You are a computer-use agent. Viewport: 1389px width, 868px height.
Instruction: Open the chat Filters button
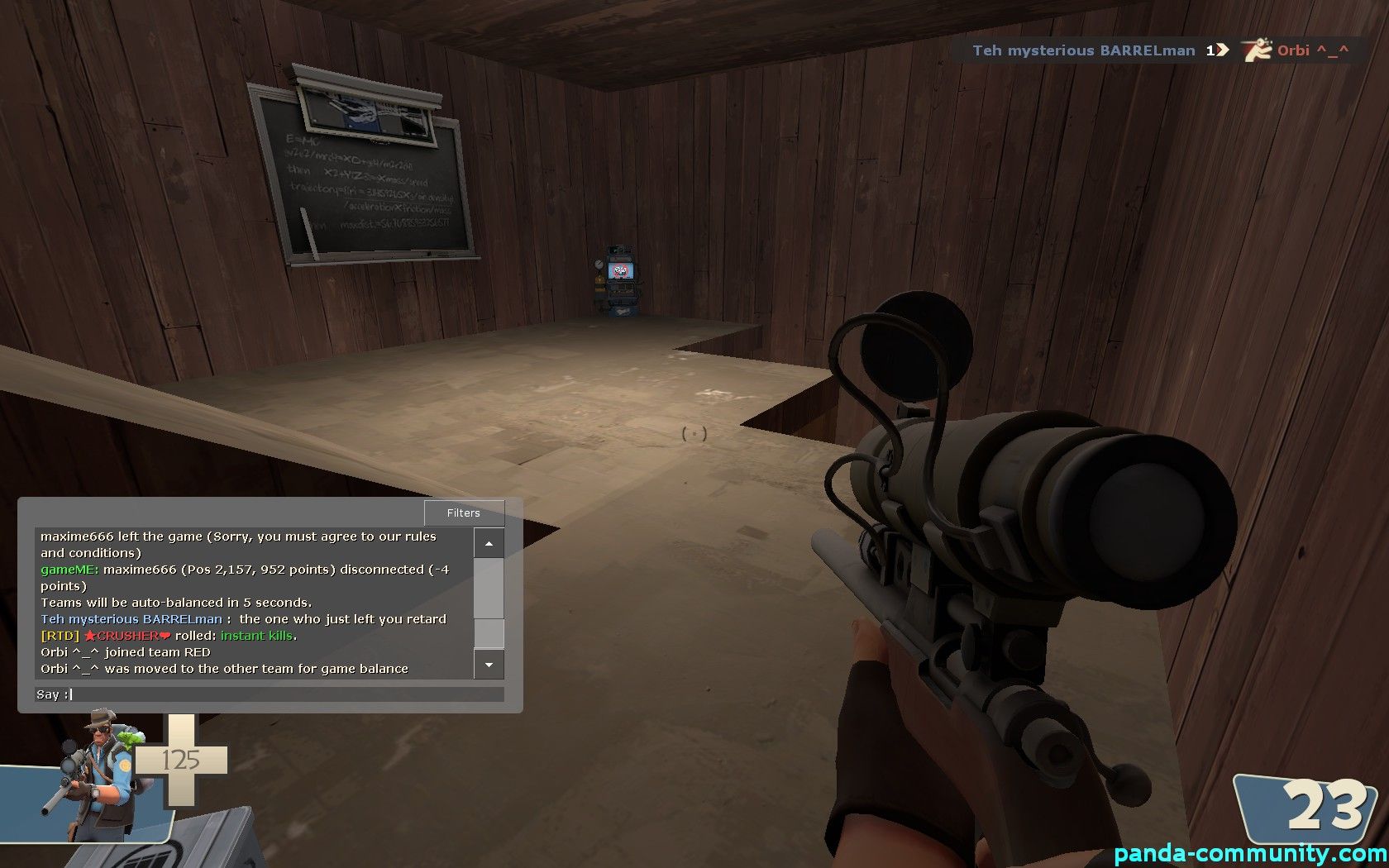click(x=464, y=513)
